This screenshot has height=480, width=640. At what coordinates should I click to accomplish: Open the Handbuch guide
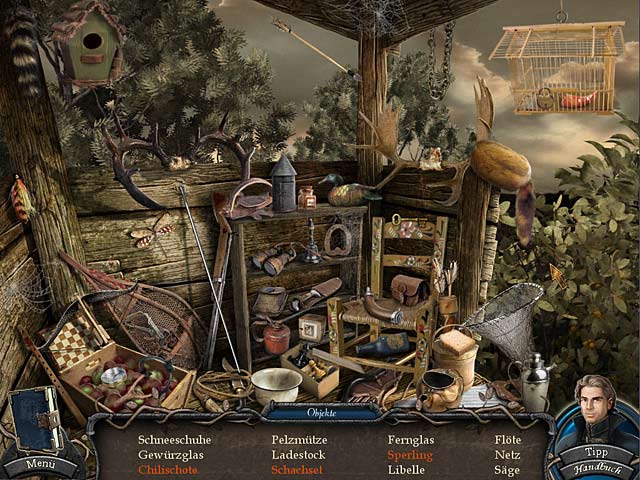598,467
